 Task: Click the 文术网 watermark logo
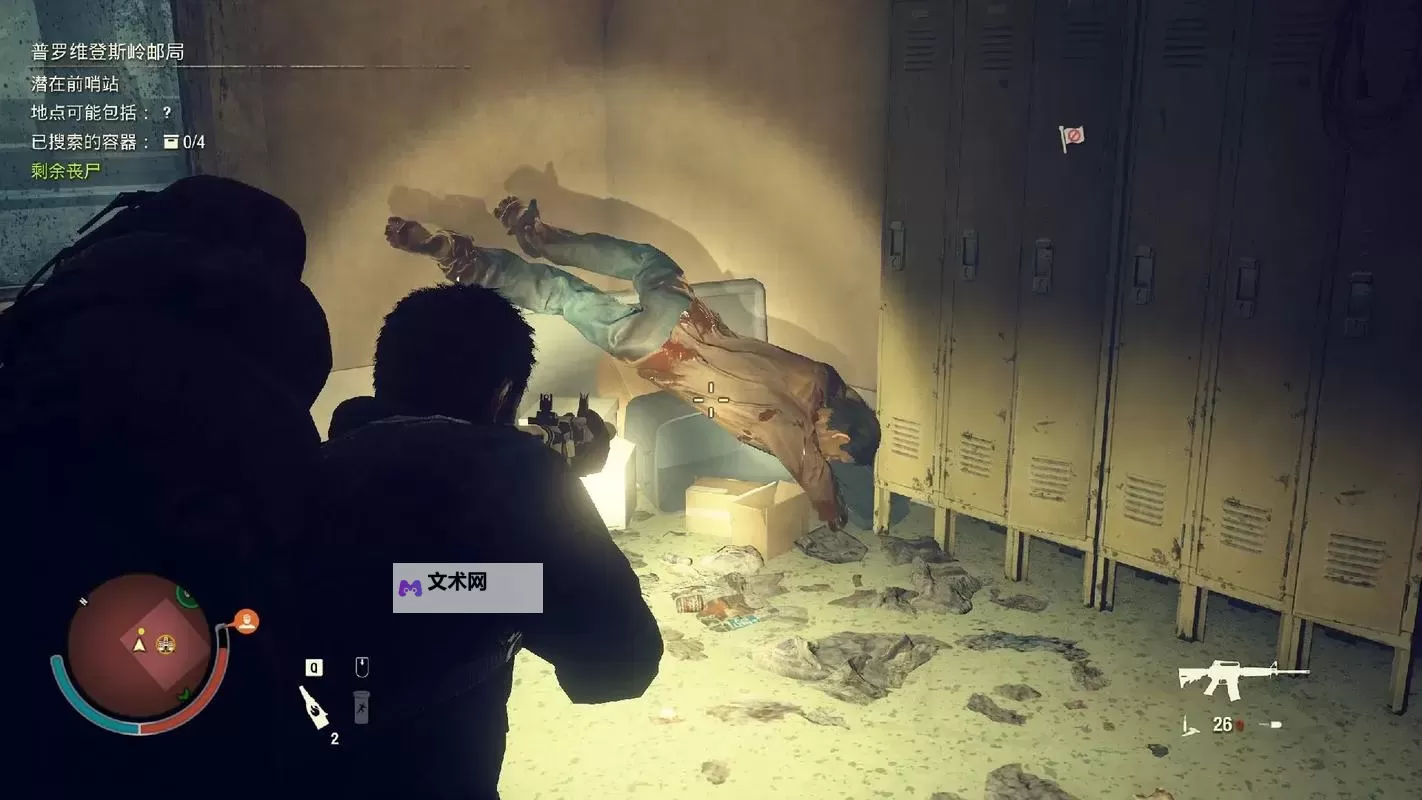point(467,587)
